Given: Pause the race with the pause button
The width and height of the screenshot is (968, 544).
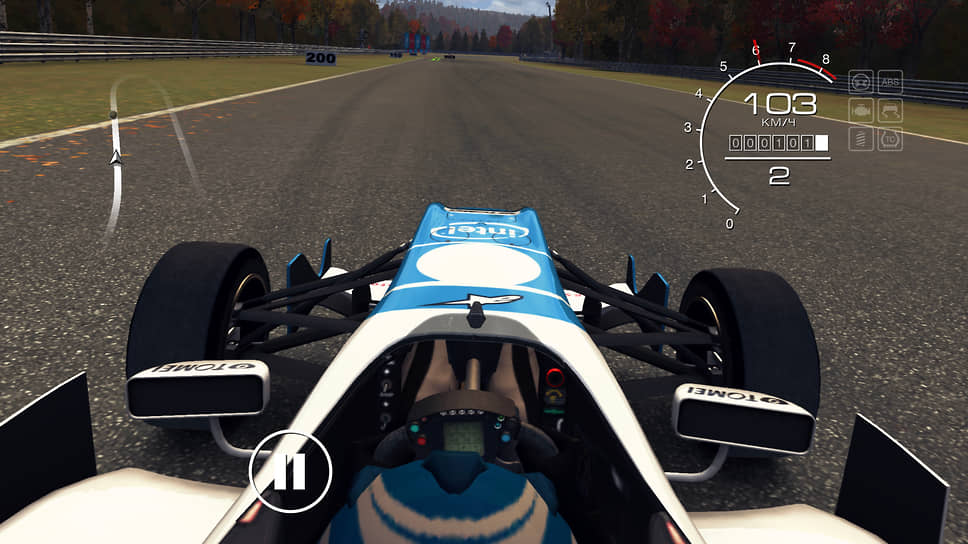Looking at the screenshot, I should (290, 471).
